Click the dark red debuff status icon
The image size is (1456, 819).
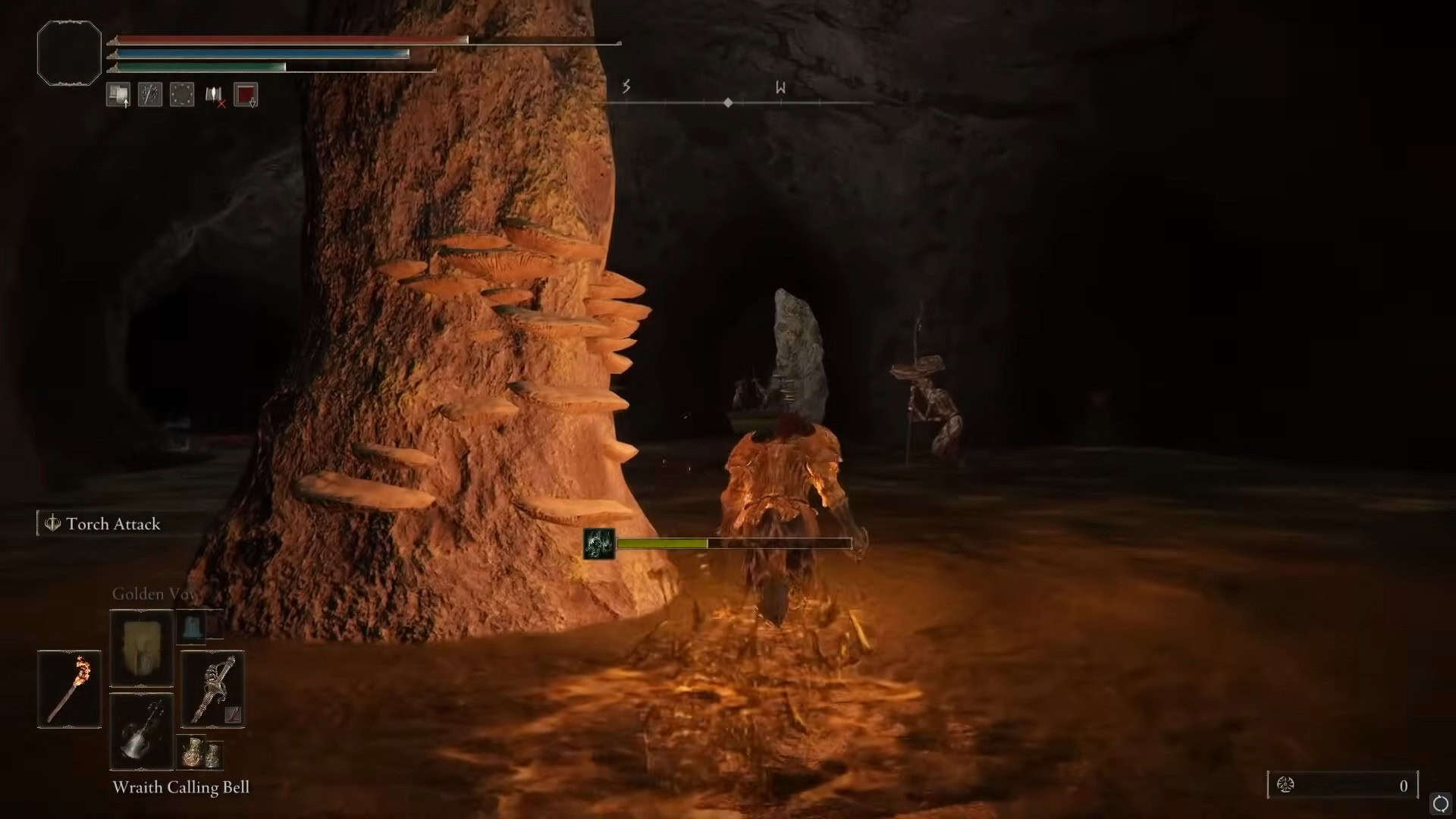pyautogui.click(x=246, y=95)
